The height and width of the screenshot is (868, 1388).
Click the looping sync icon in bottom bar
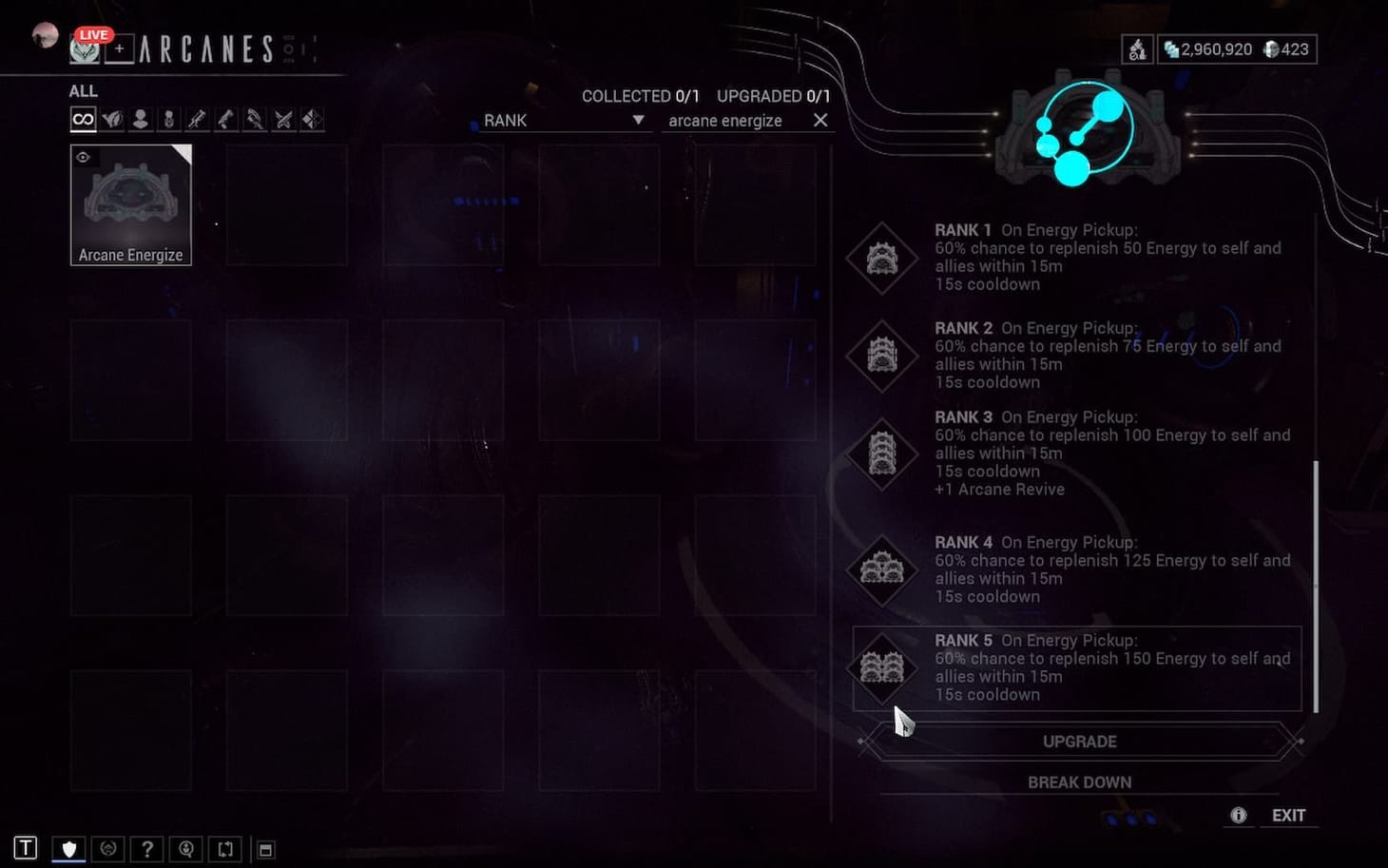225,848
